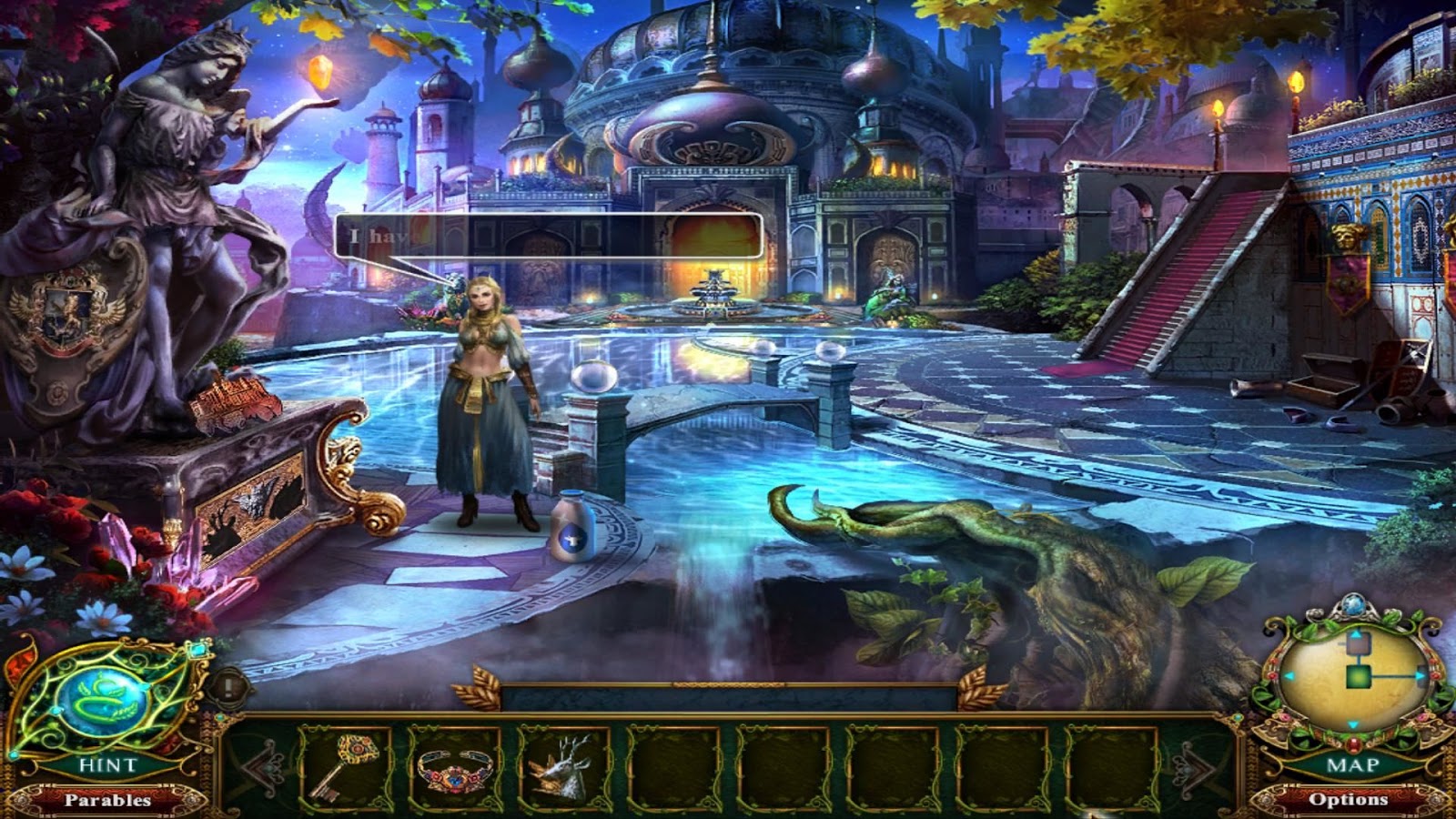Click the exclamation mark notification badge

[227, 686]
